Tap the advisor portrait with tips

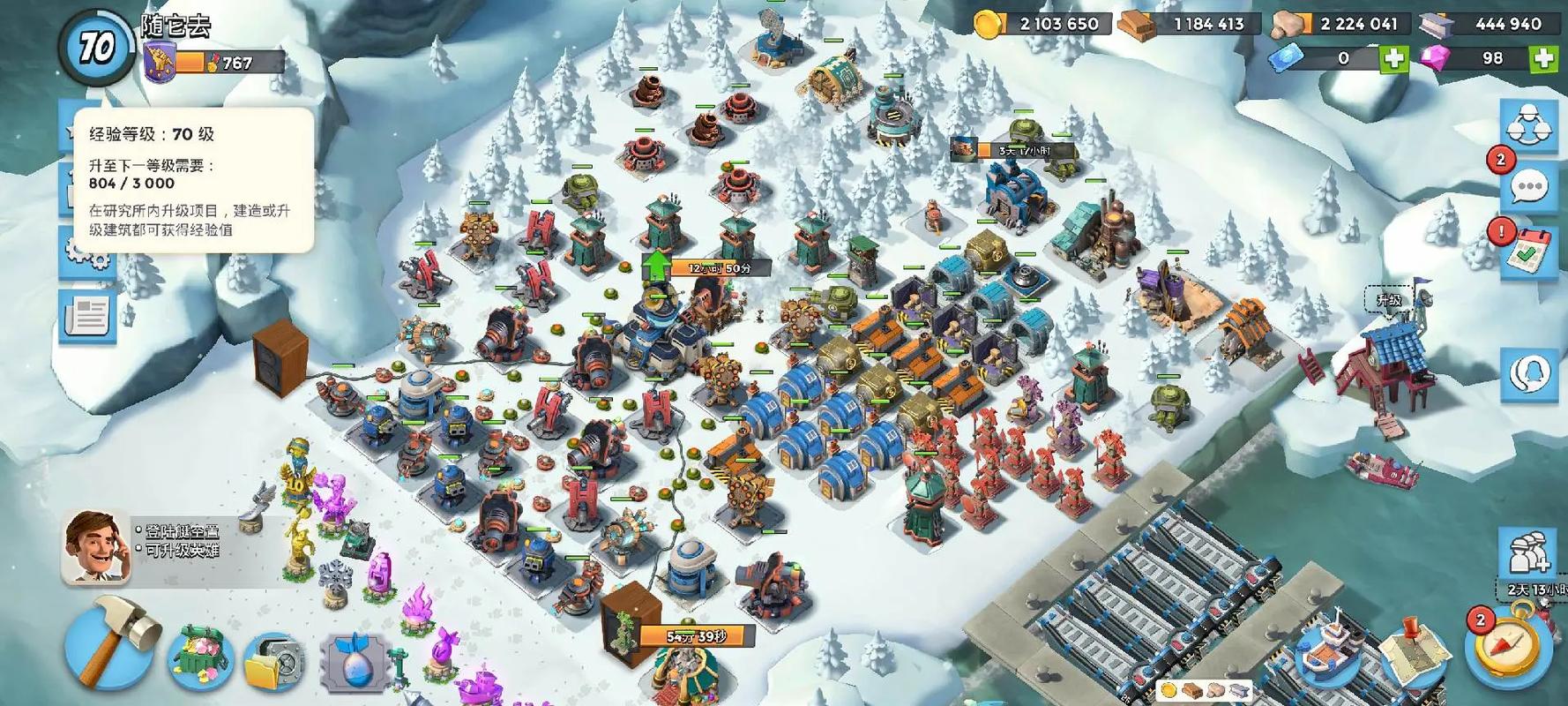[97, 547]
